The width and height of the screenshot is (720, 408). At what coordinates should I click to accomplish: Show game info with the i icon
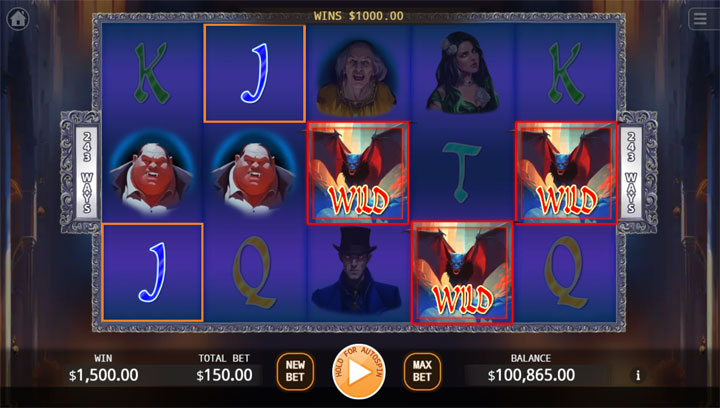tap(638, 376)
